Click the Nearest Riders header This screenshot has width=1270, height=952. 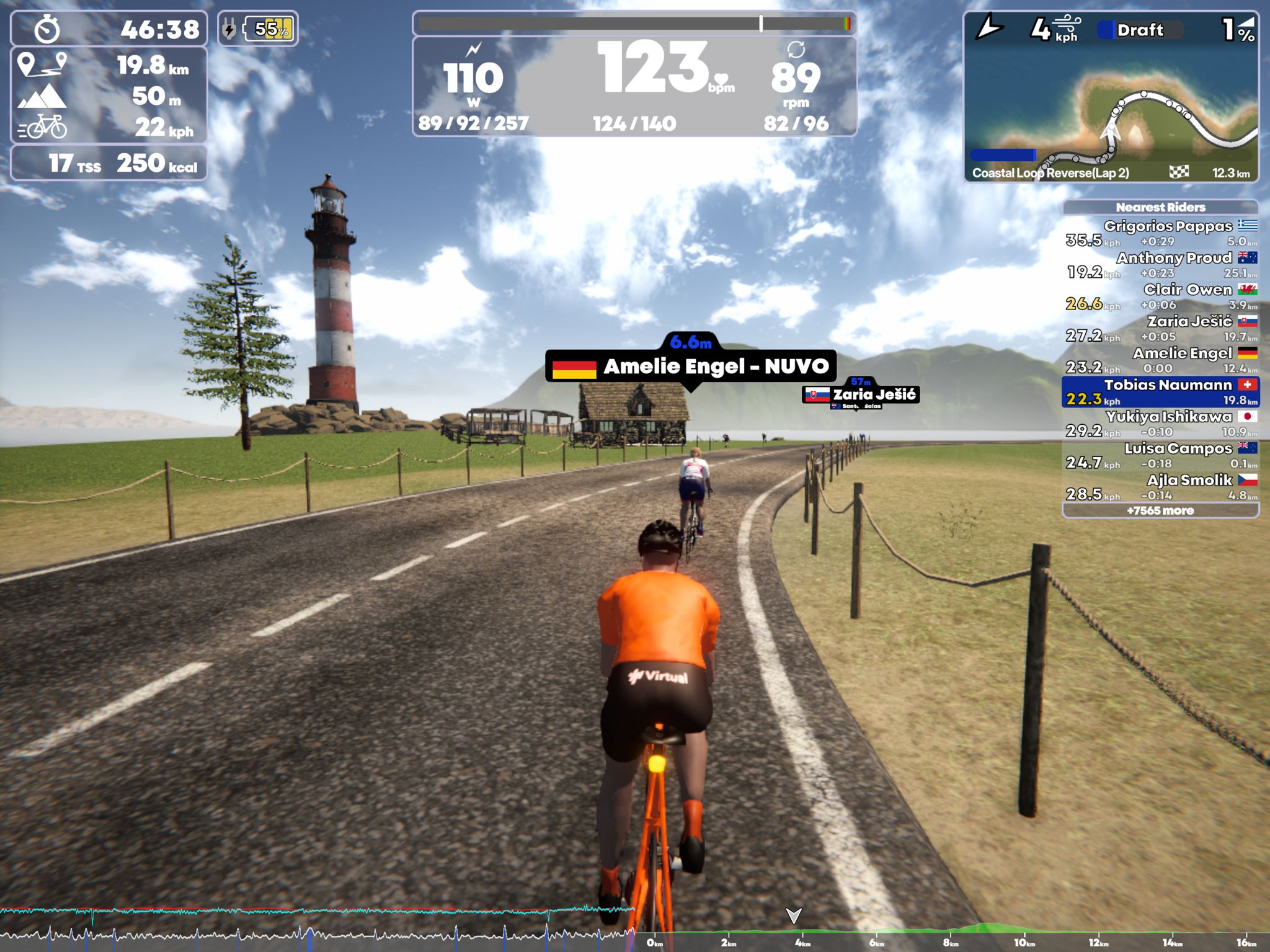coord(1160,207)
